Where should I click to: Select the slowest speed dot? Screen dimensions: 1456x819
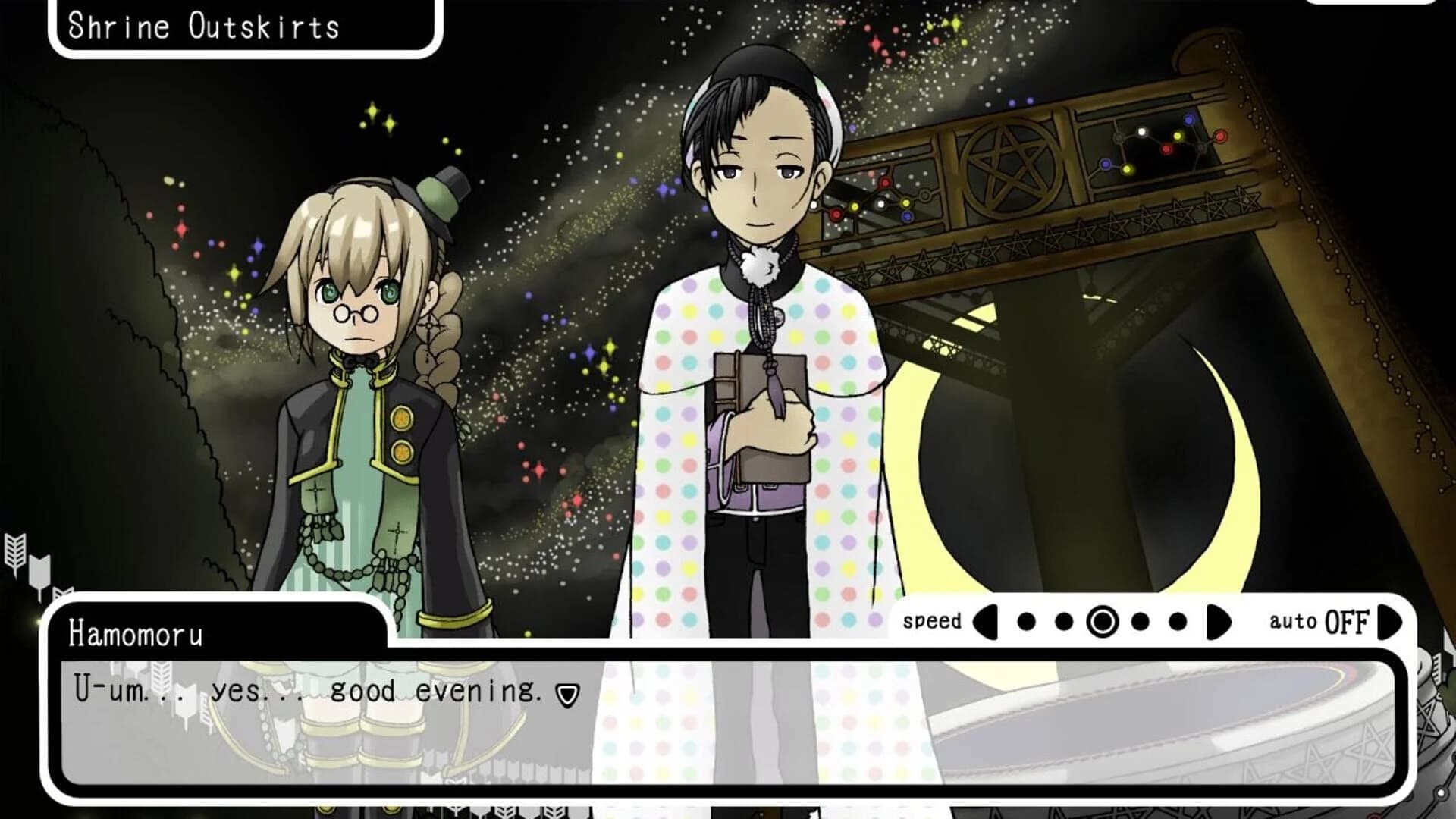point(1026,622)
